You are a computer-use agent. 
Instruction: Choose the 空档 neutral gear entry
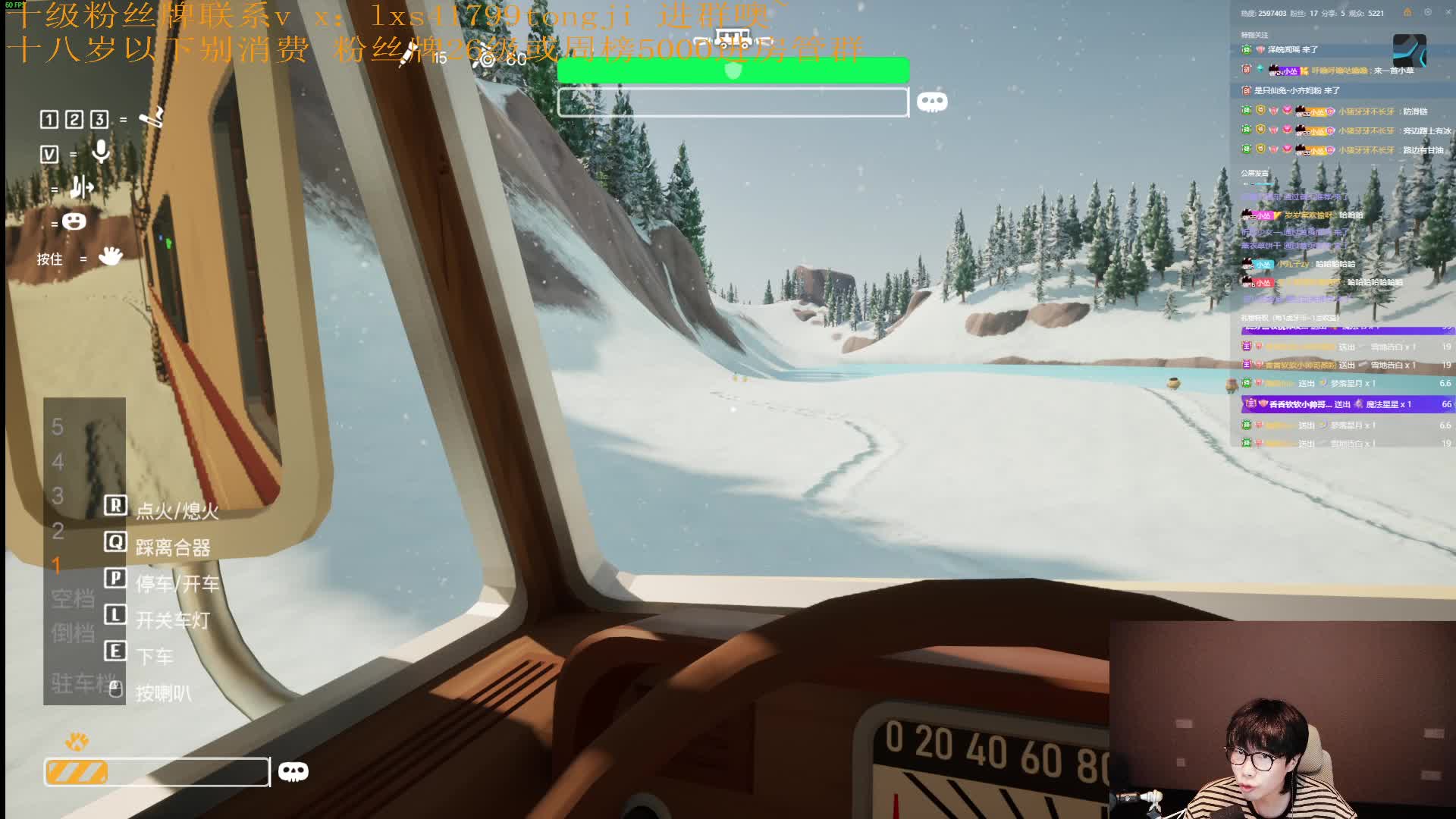point(73,599)
